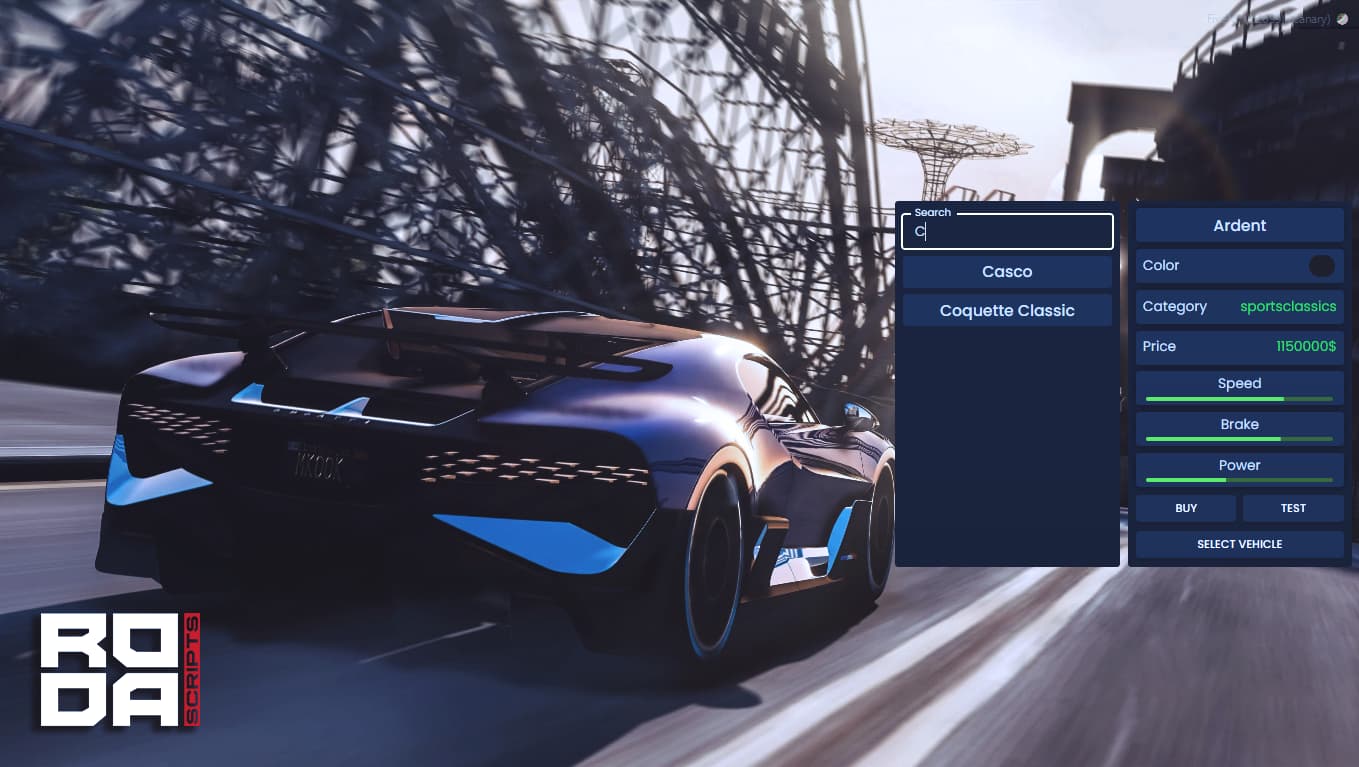Click the RODA Scripts logo
The height and width of the screenshot is (767, 1359).
(x=117, y=668)
